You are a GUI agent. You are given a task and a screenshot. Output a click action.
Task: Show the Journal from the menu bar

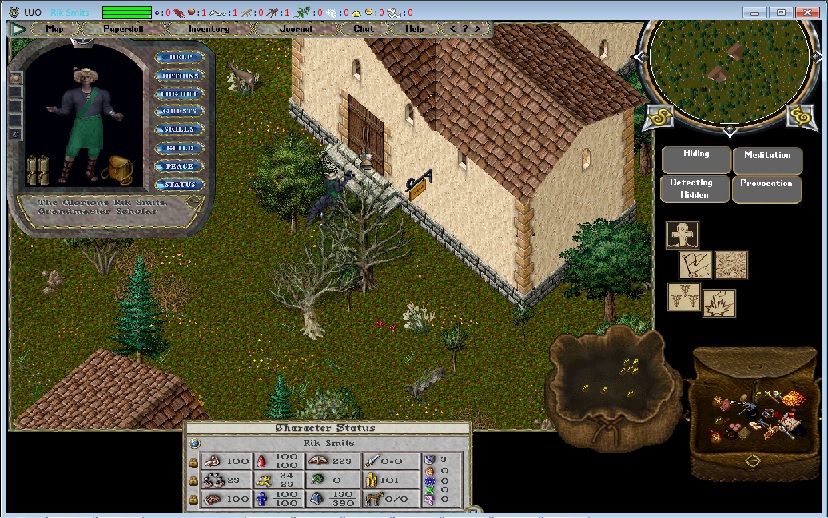[296, 29]
